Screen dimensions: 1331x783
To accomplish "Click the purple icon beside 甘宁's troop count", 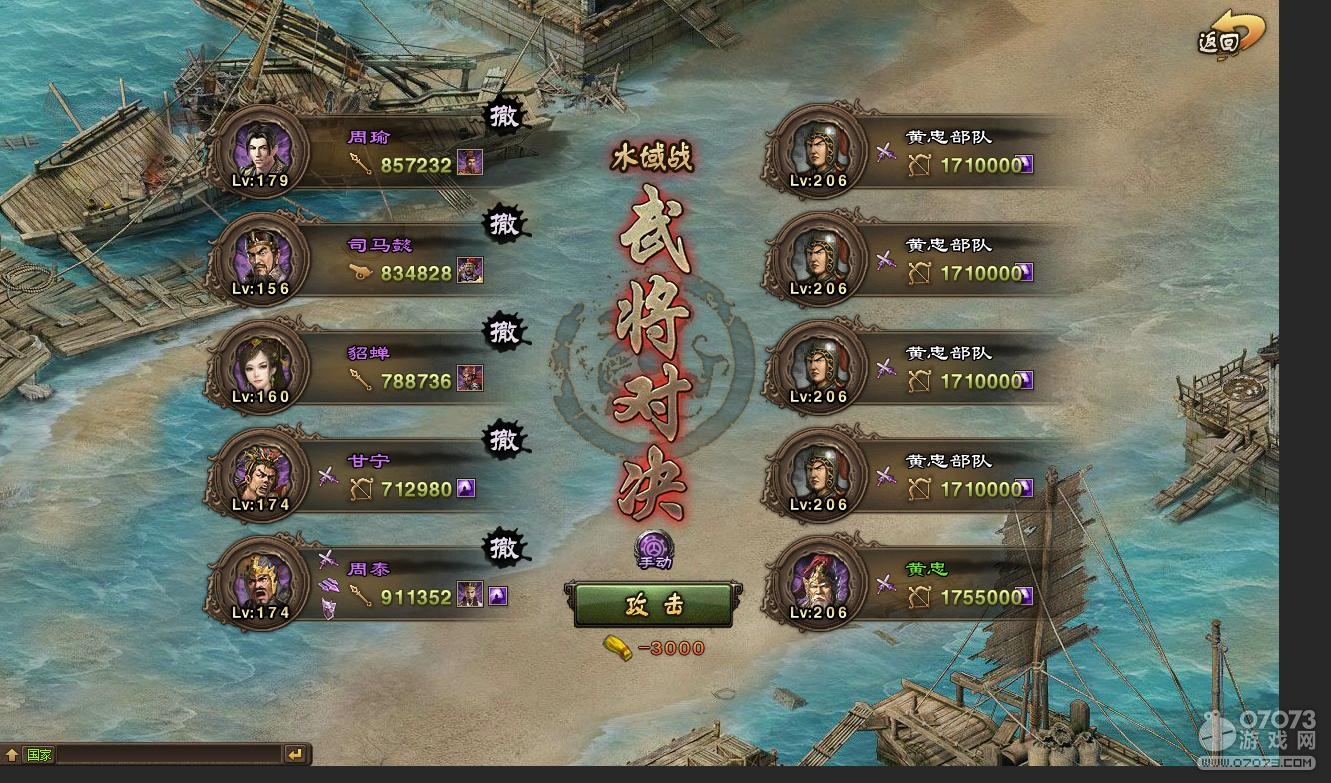I will tap(466, 488).
